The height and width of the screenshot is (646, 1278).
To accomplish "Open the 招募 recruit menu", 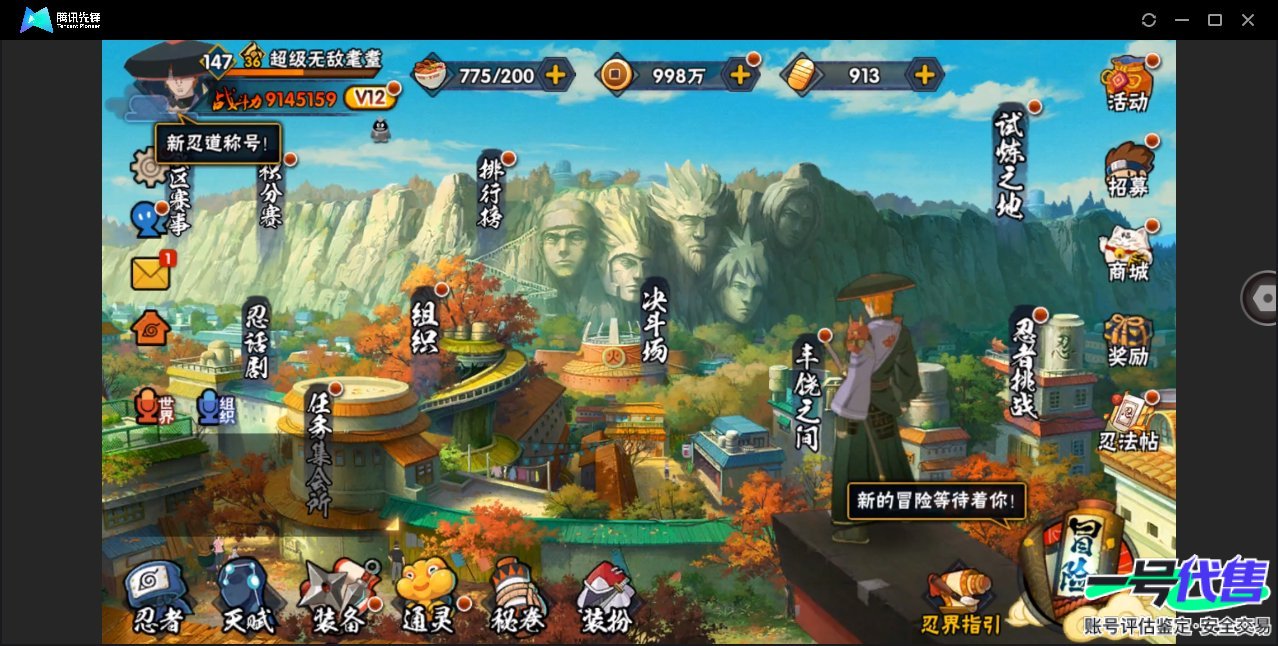I will click(1128, 170).
